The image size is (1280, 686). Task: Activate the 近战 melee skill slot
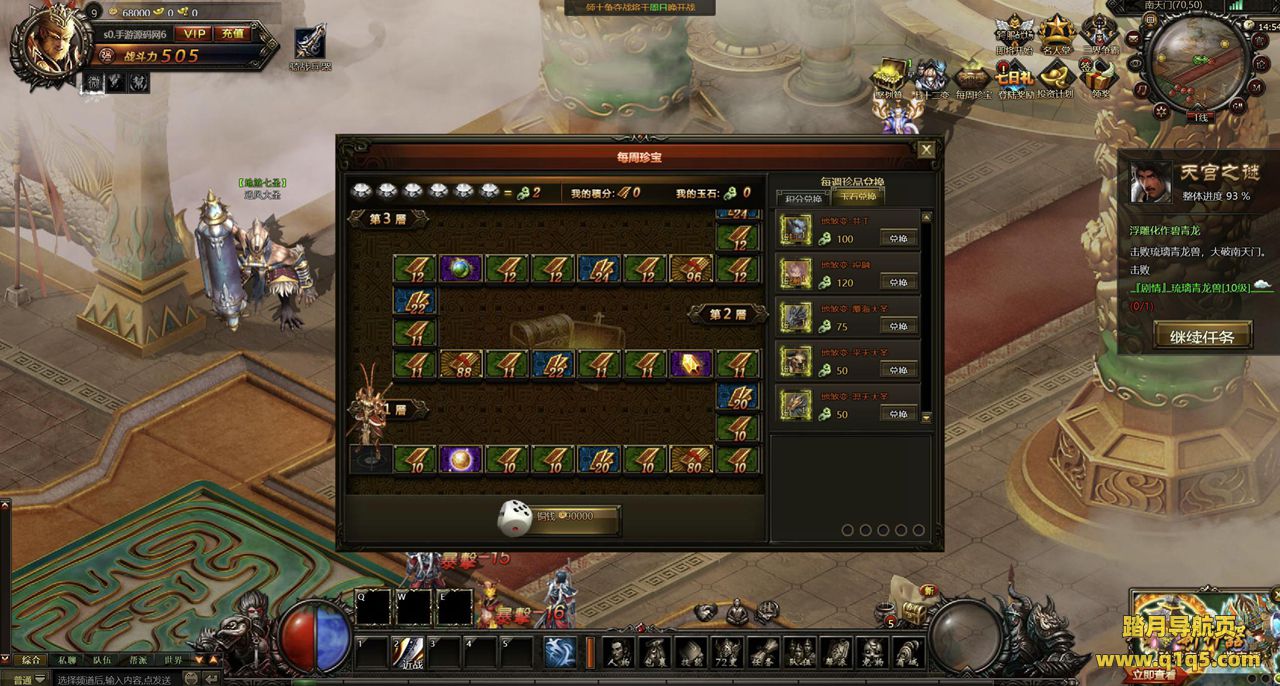(x=409, y=651)
